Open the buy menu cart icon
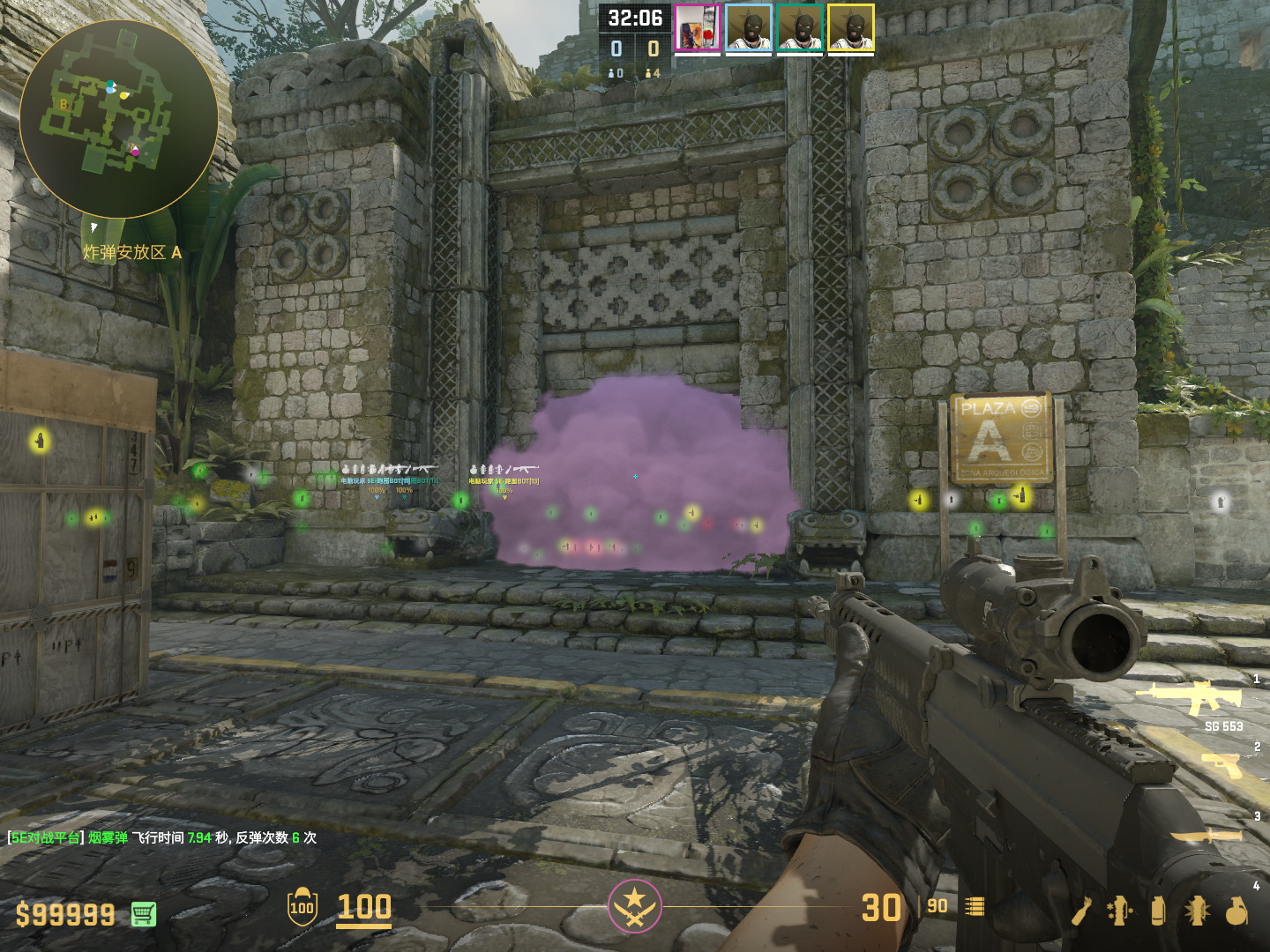Image resolution: width=1270 pixels, height=952 pixels. tap(144, 914)
